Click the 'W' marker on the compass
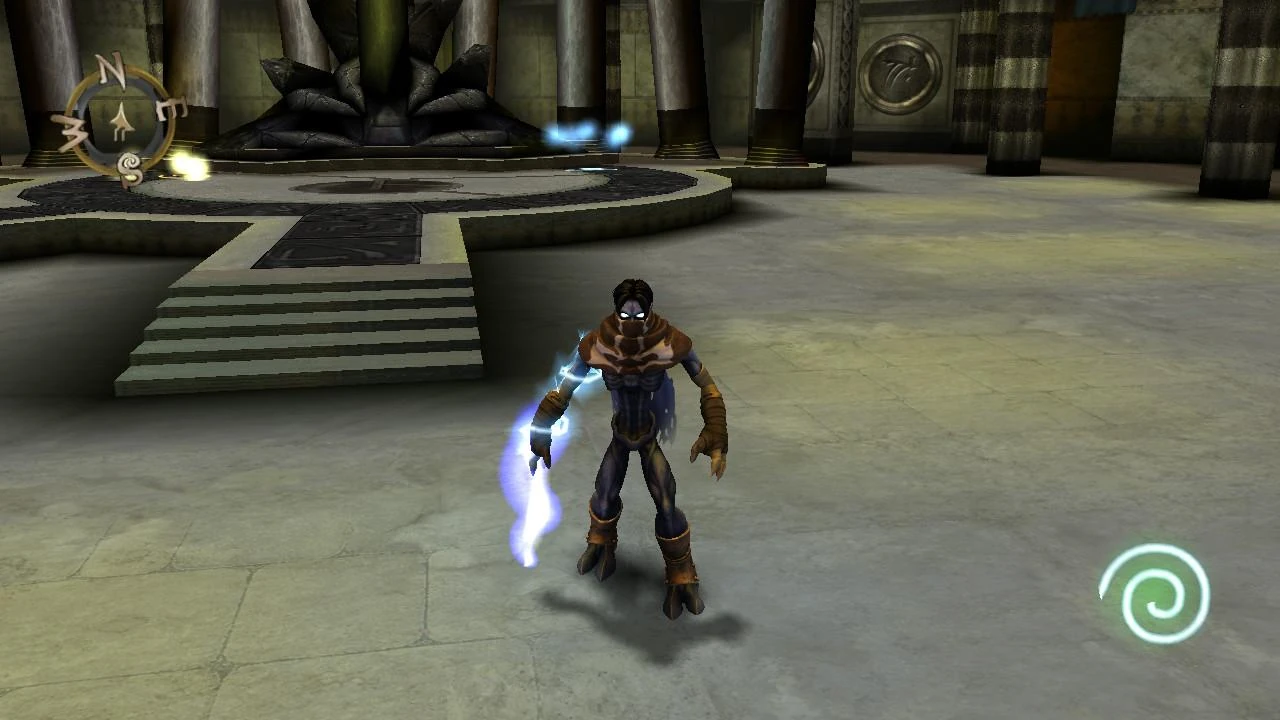1280x720 pixels. click(75, 130)
